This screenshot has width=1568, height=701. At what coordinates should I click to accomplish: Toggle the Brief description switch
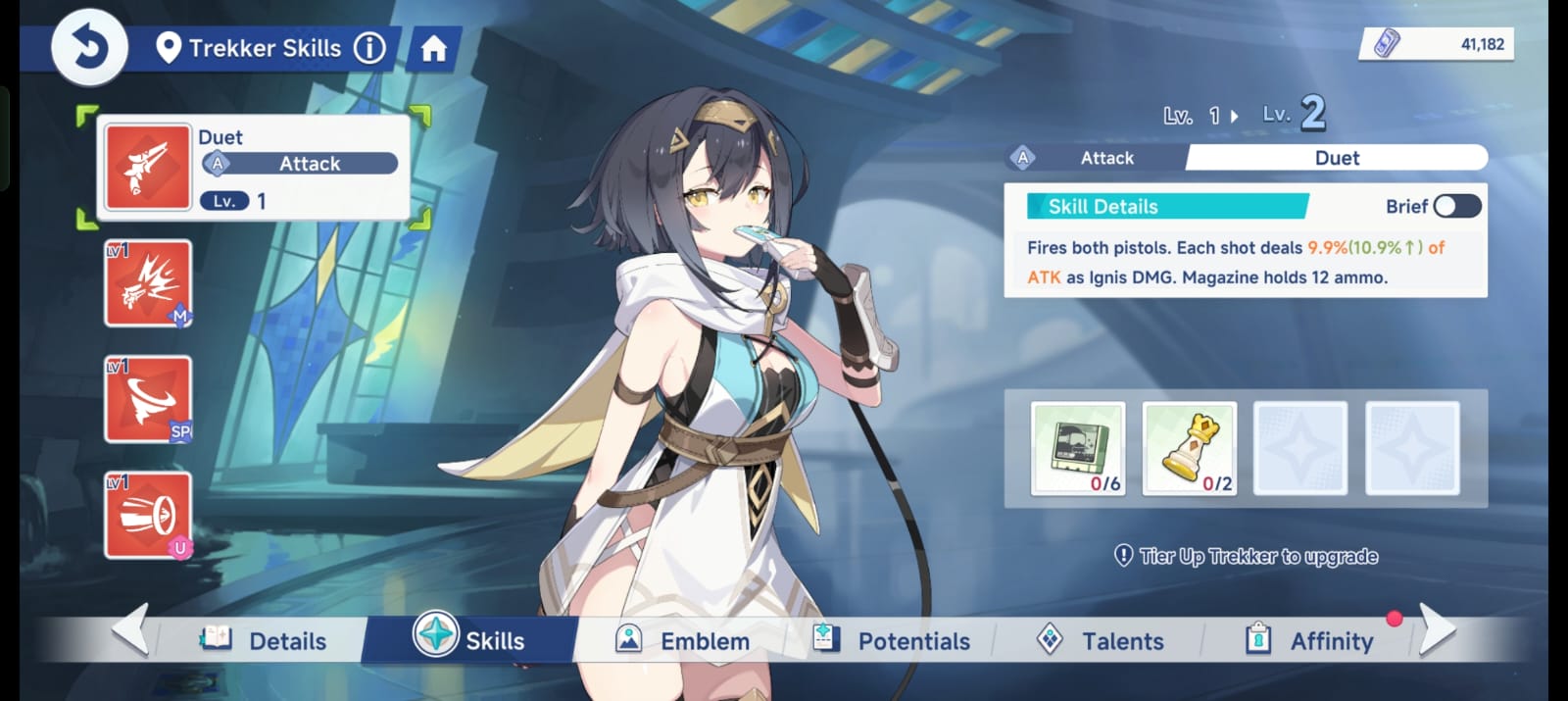pos(1456,206)
